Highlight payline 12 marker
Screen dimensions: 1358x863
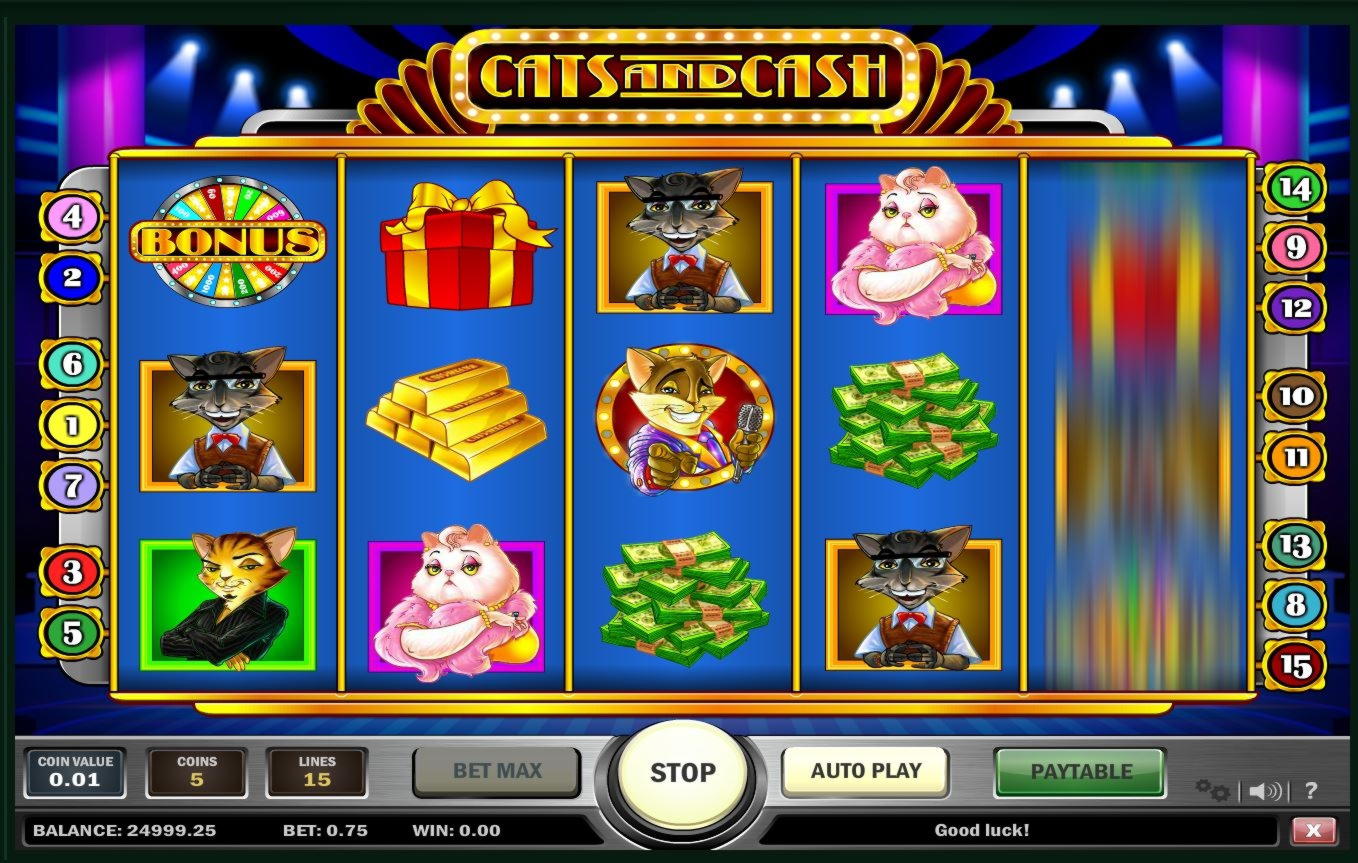tap(1295, 308)
